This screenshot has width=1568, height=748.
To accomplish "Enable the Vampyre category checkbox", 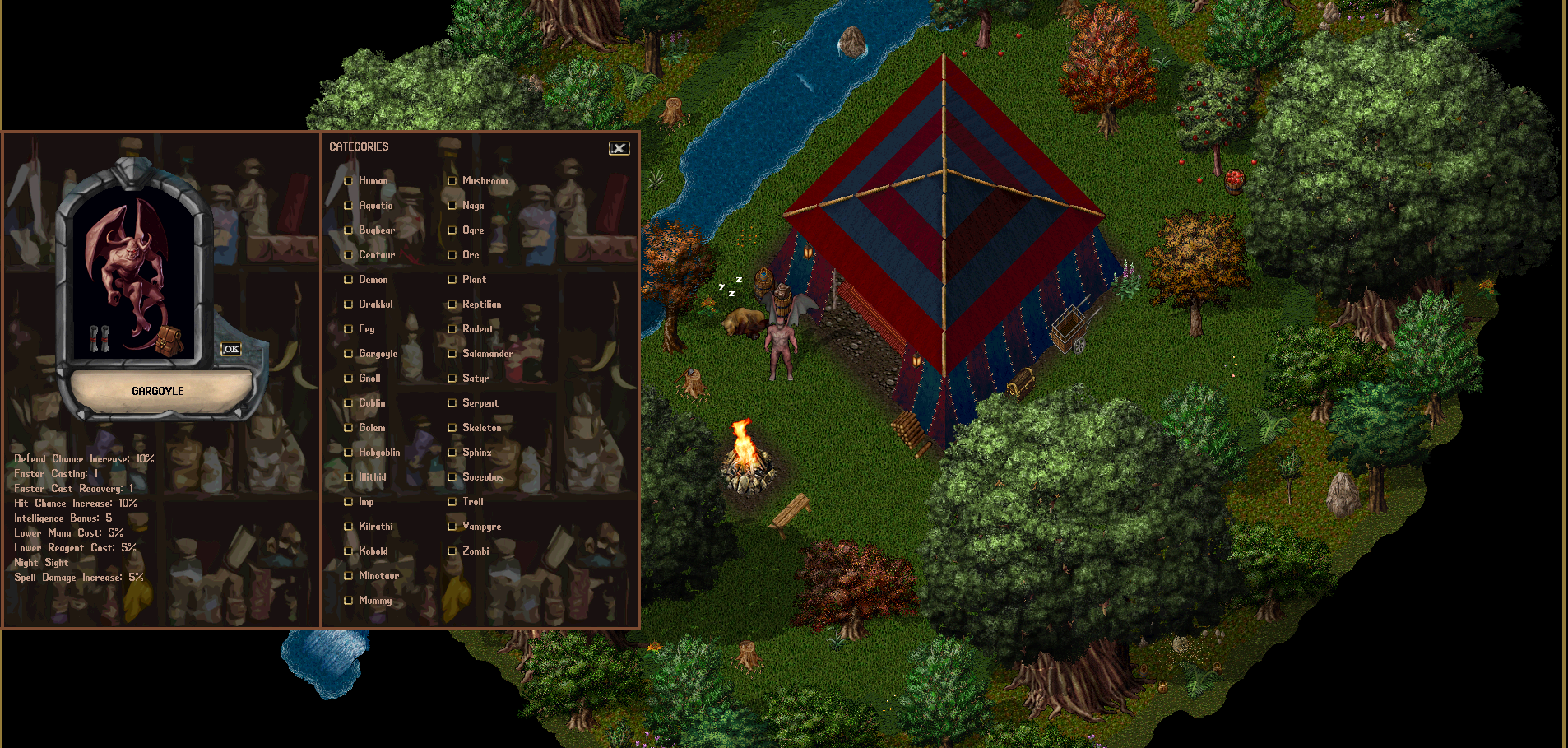I will pyautogui.click(x=452, y=526).
